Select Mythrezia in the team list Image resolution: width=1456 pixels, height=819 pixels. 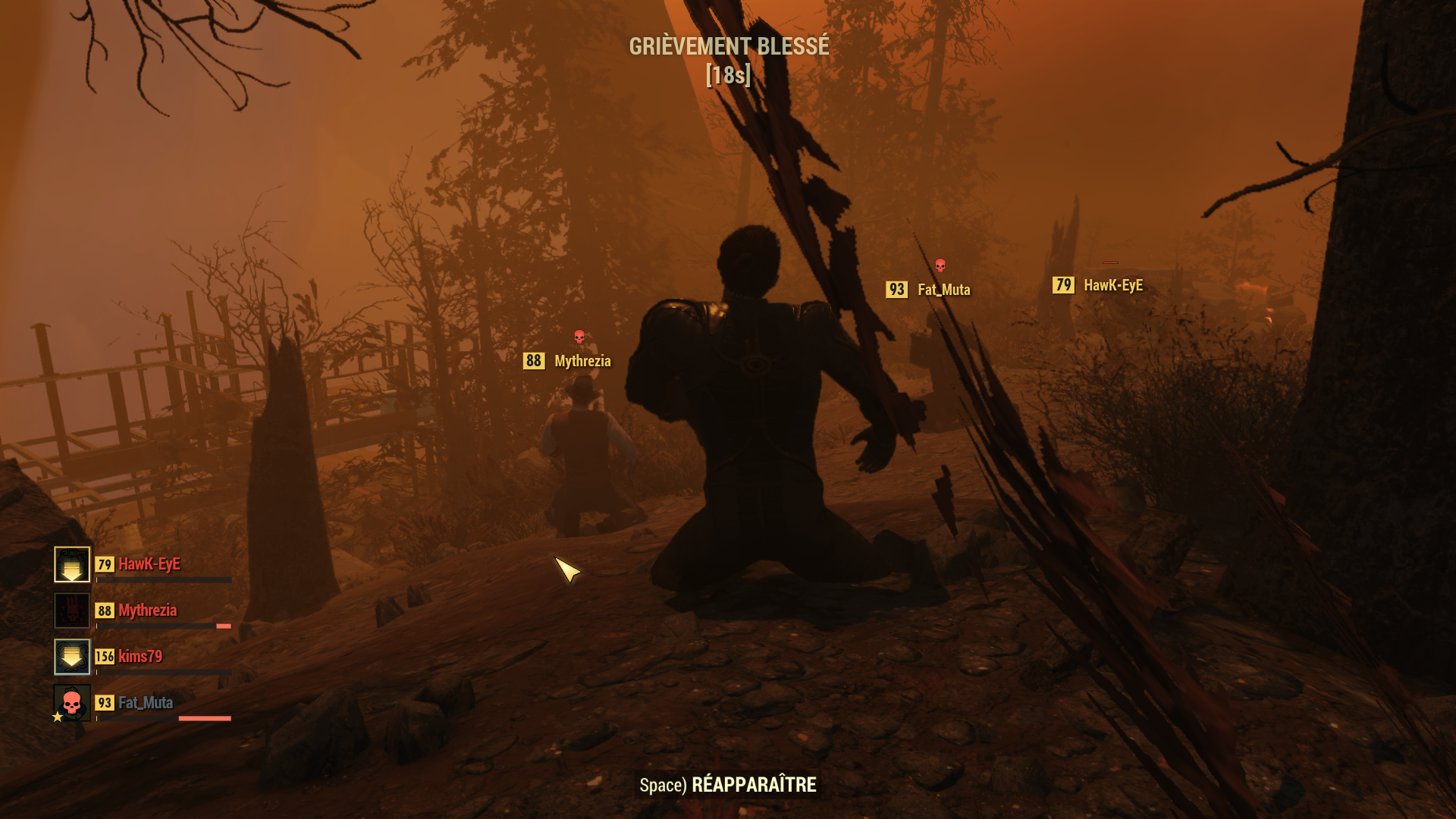tap(147, 610)
